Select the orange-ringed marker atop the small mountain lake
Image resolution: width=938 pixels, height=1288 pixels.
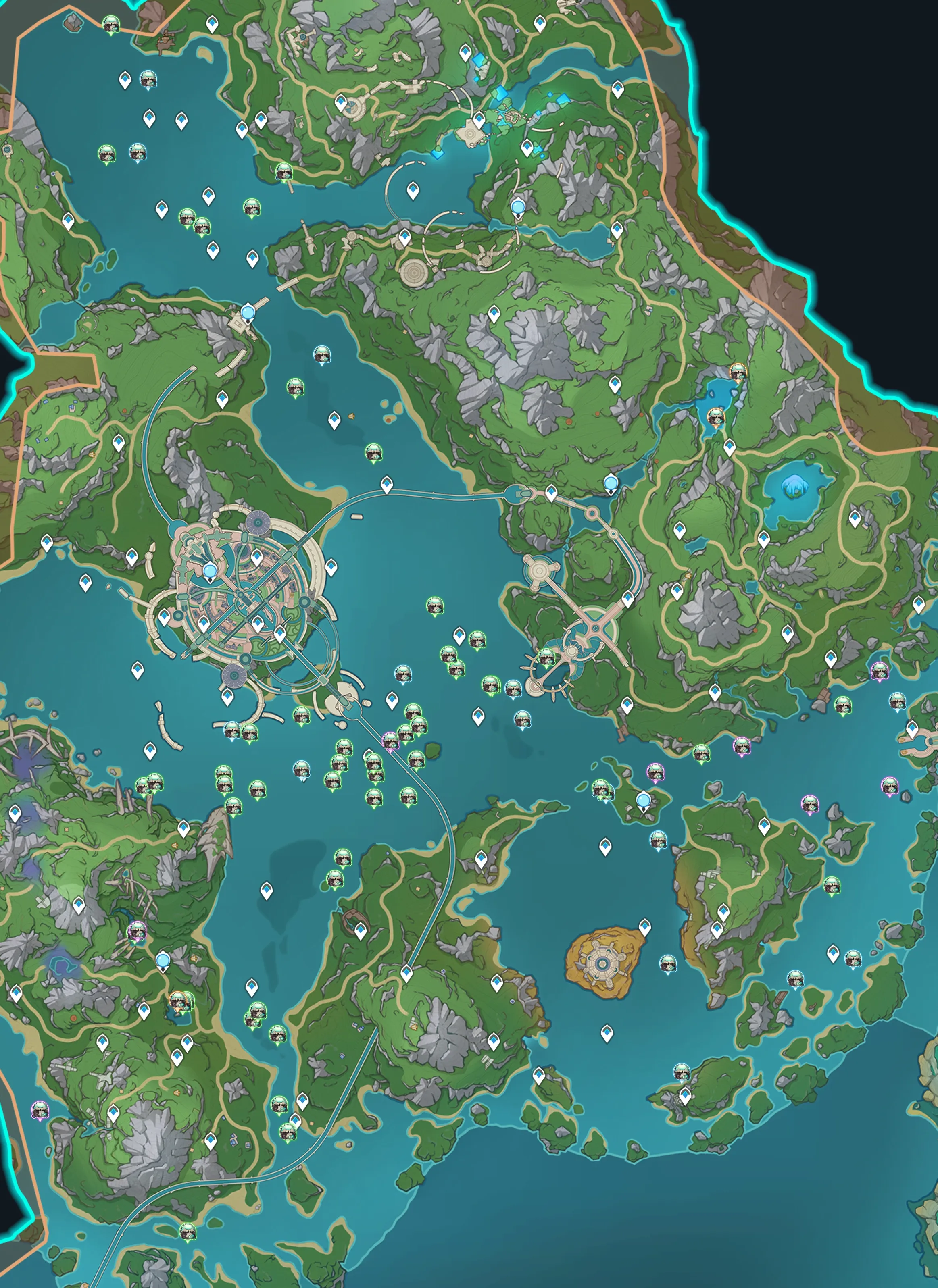(x=738, y=372)
